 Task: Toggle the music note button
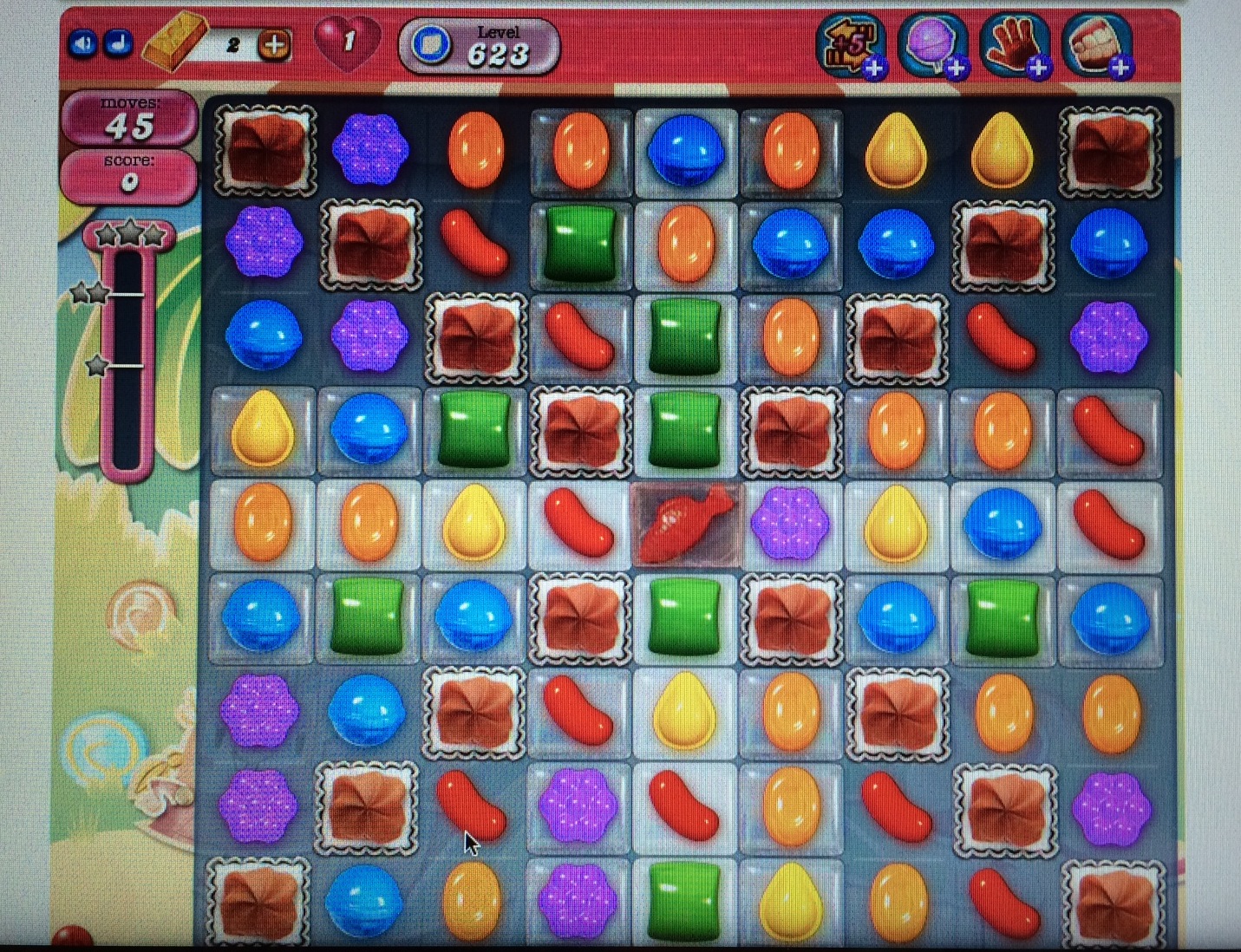click(118, 43)
